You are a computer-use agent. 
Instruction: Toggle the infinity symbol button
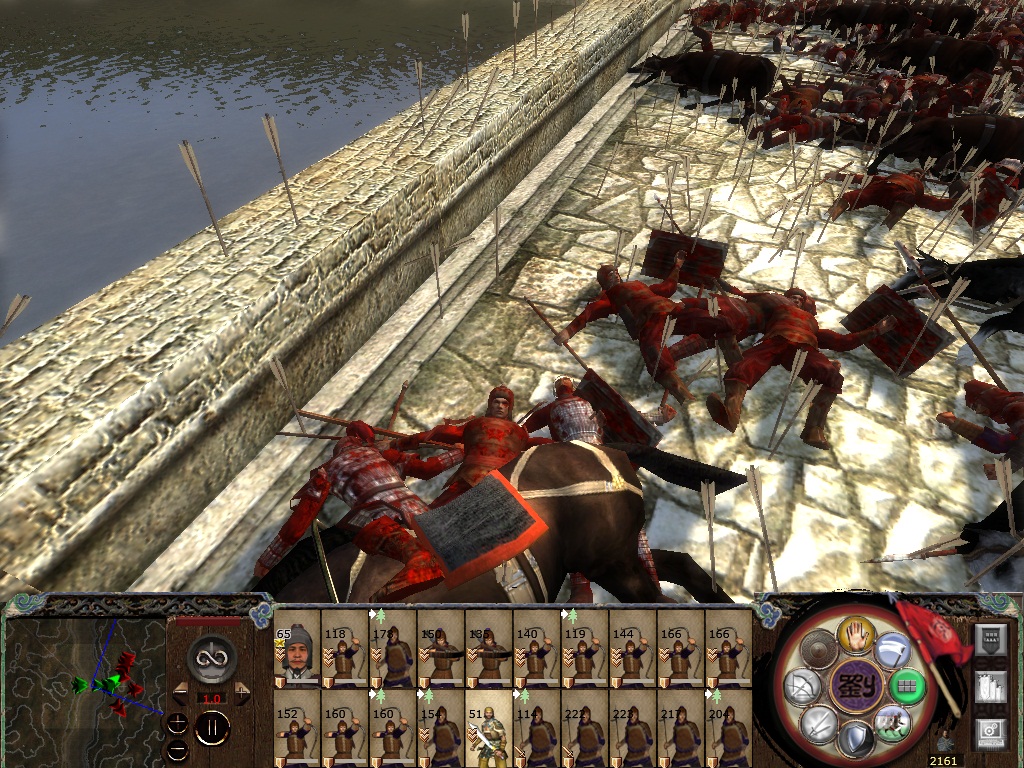[211, 659]
